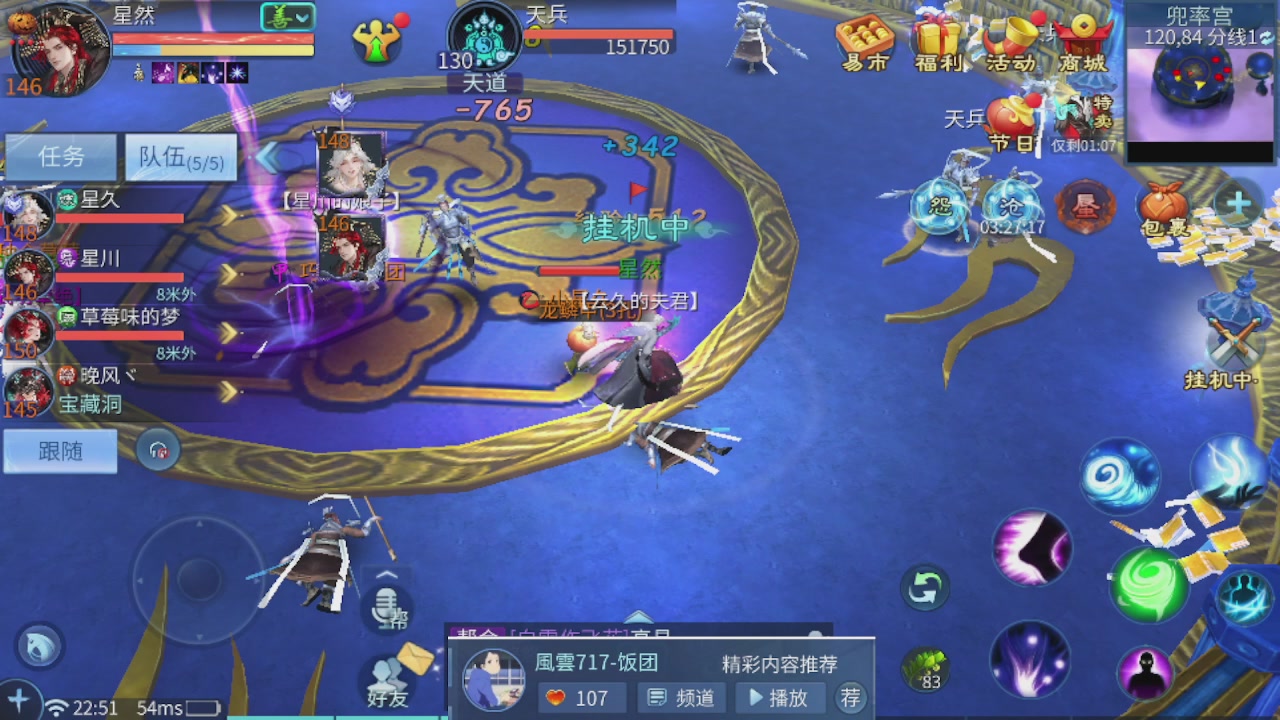Open streamer 風雲717-饭团 avatar

(x=494, y=678)
